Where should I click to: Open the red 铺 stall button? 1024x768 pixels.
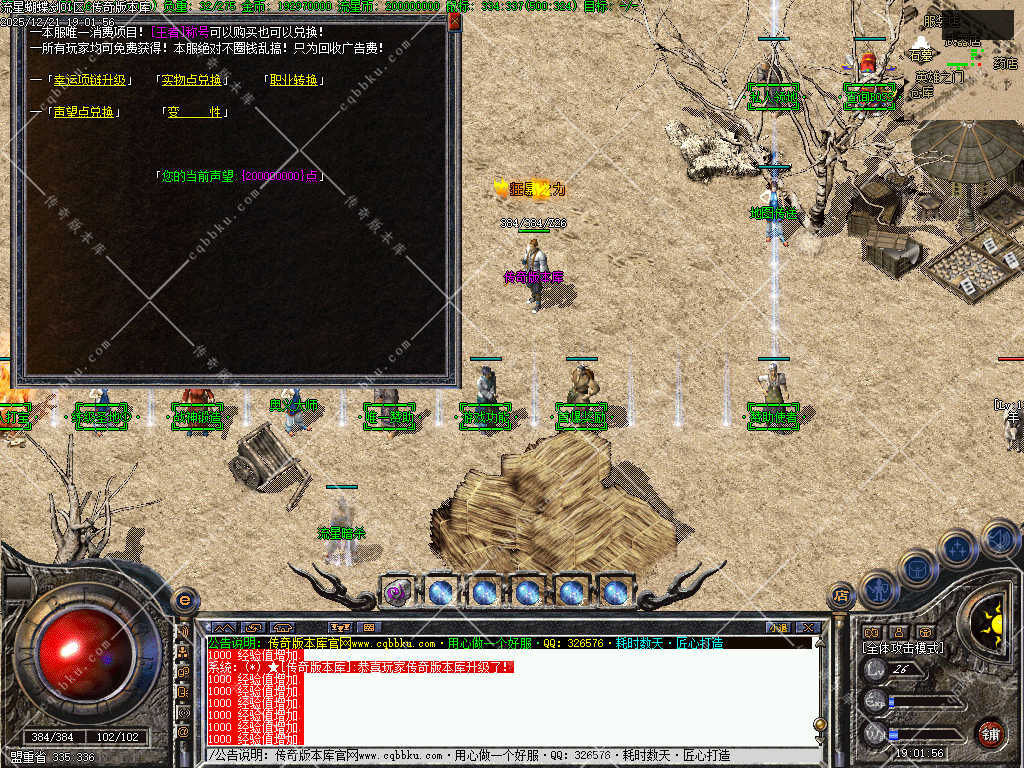tap(990, 732)
